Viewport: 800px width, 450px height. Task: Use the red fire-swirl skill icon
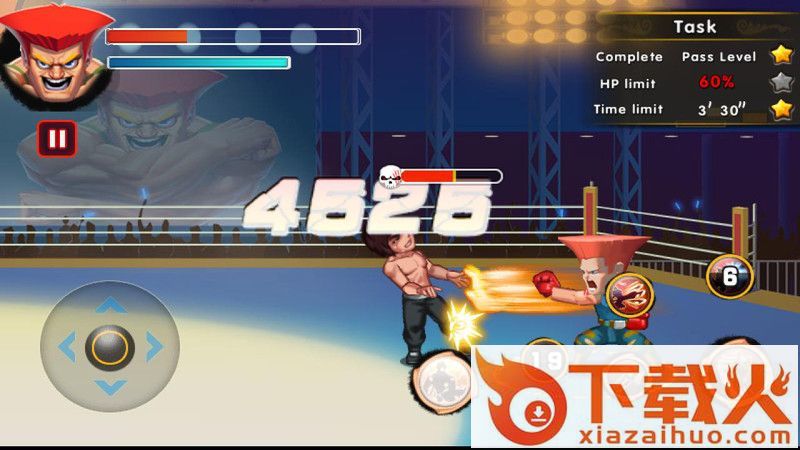click(628, 292)
